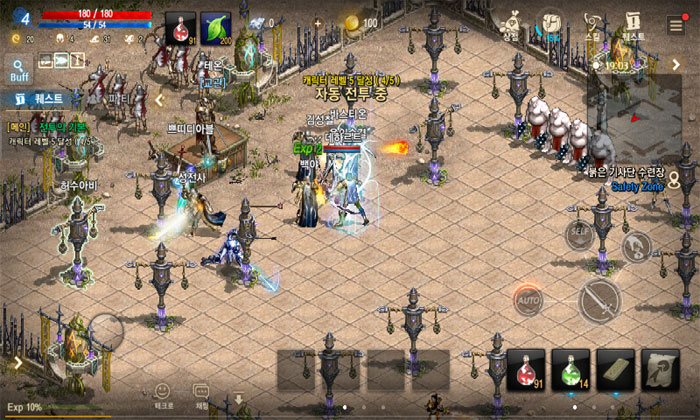This screenshot has height=420, width=700.
Task: Click the green leaf item icon
Action: (215, 28)
